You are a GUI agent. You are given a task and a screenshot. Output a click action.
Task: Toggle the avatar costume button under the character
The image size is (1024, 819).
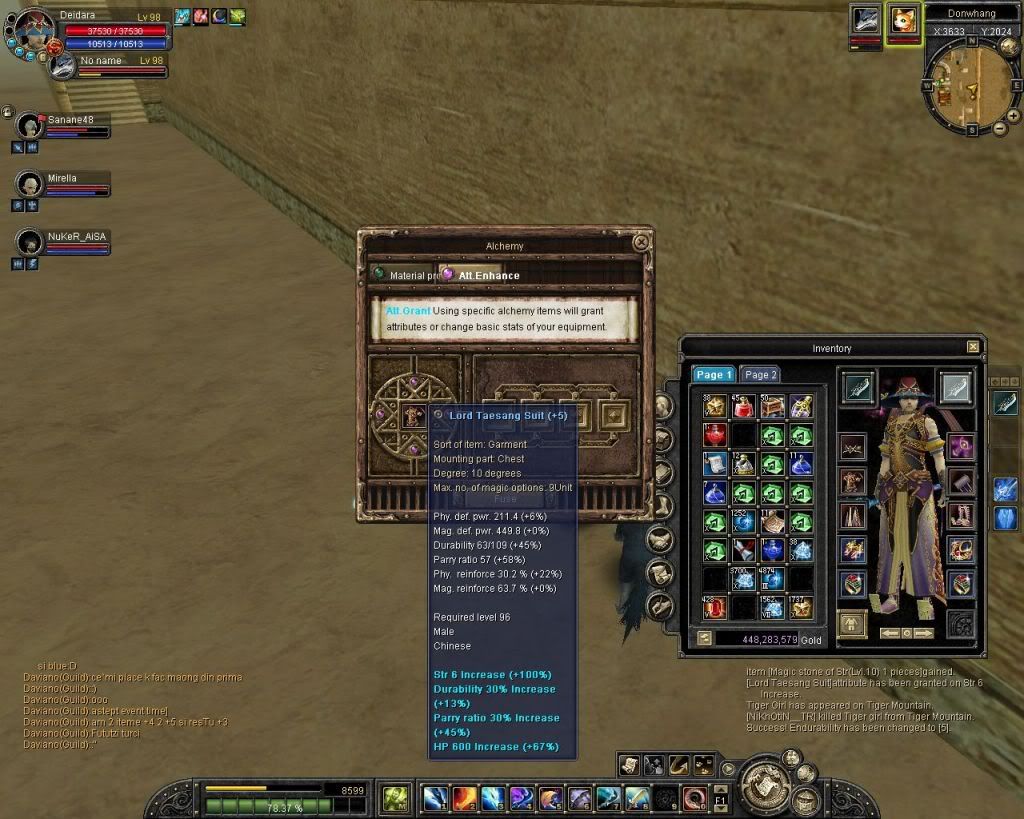852,624
